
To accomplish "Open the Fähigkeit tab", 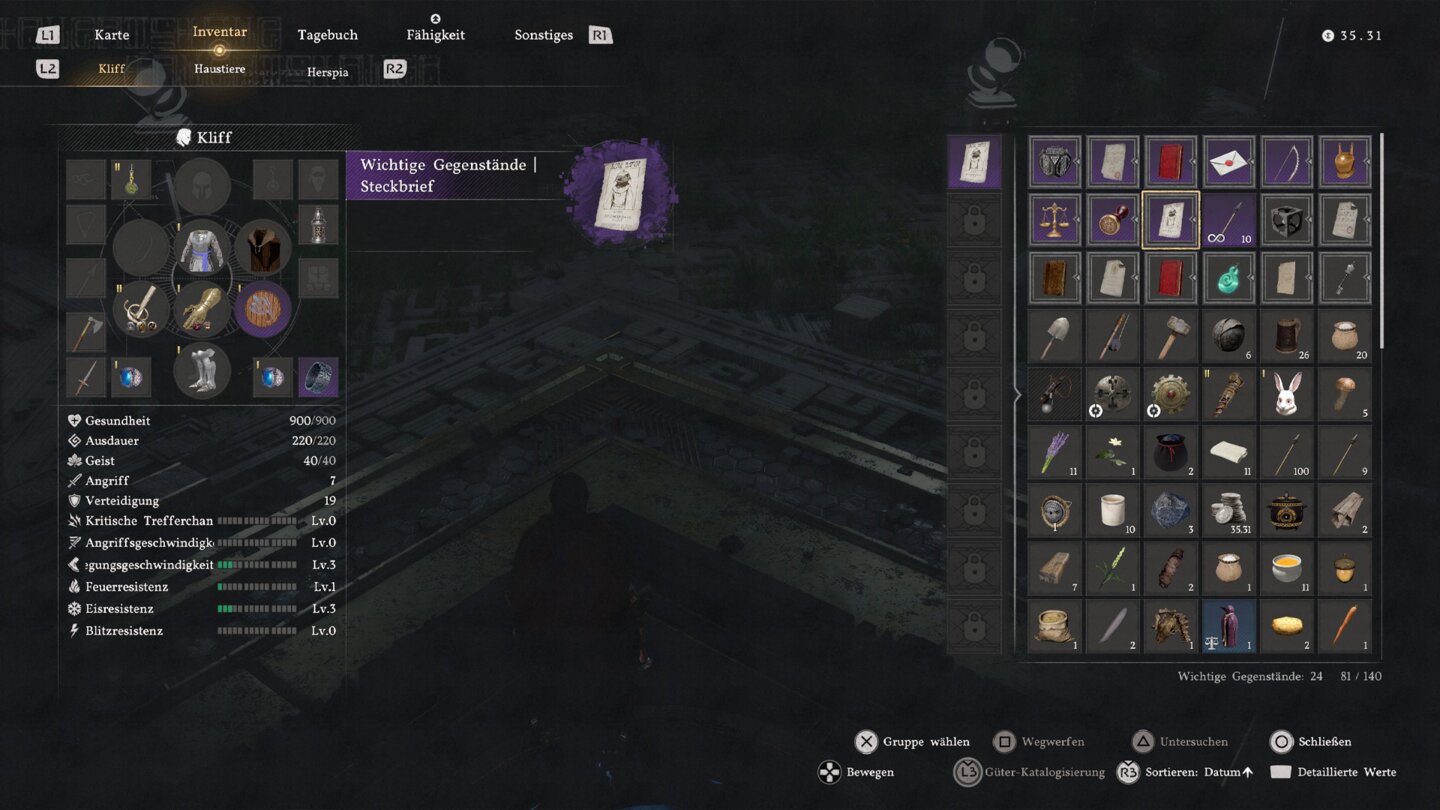I will [435, 35].
